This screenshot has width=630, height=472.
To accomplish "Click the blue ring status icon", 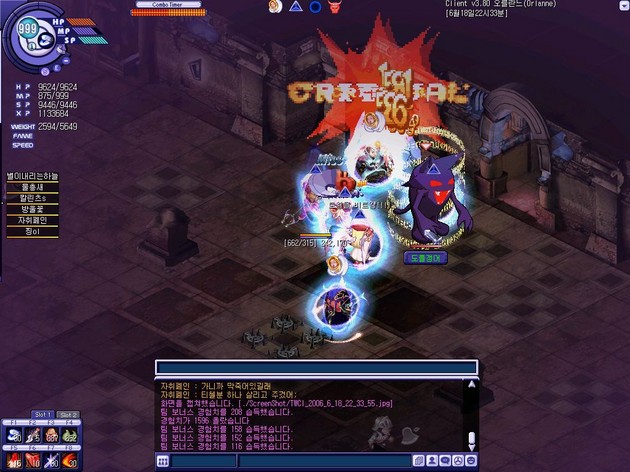I will click(x=315, y=7).
